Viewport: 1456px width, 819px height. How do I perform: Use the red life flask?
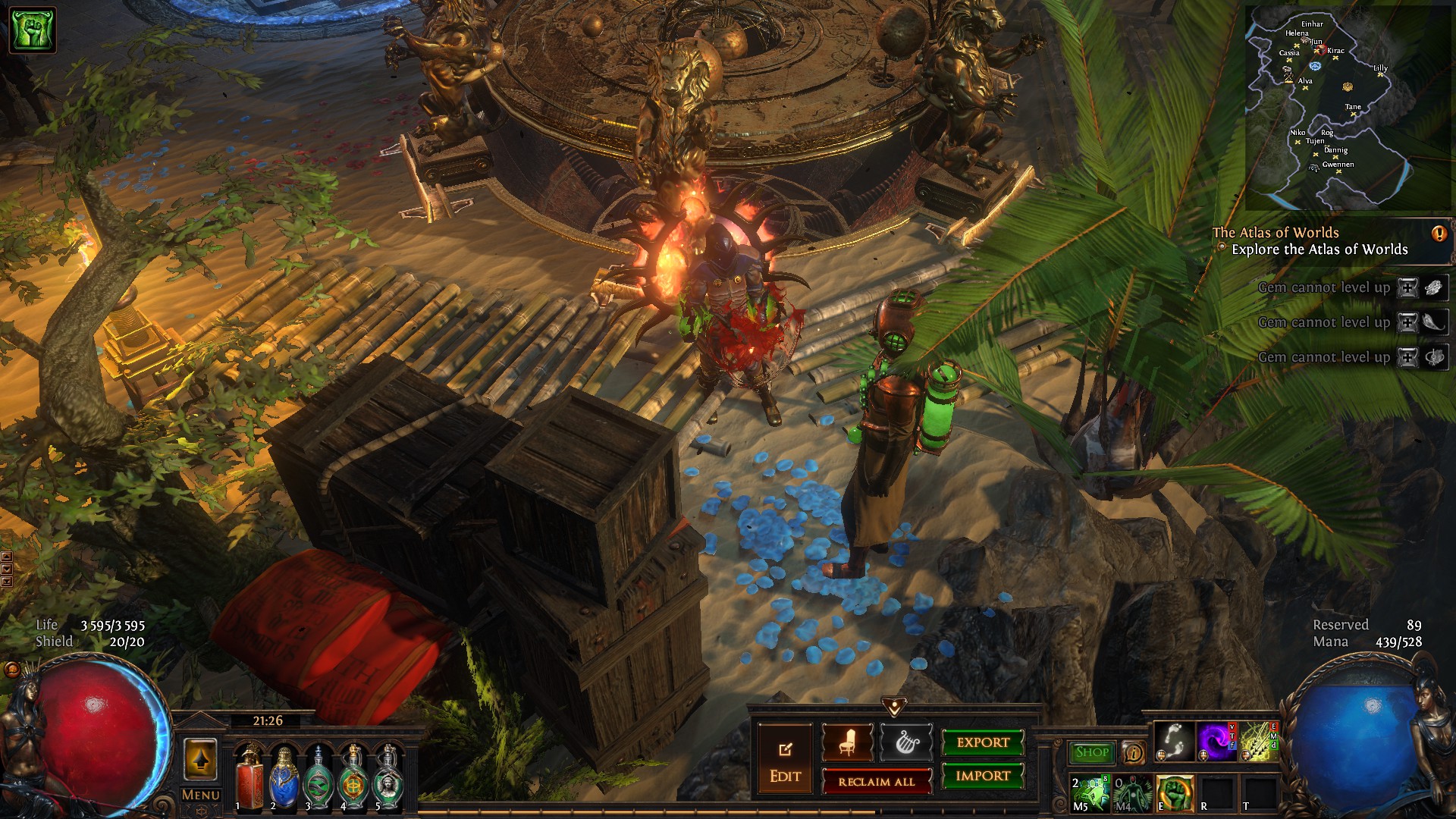point(248,776)
